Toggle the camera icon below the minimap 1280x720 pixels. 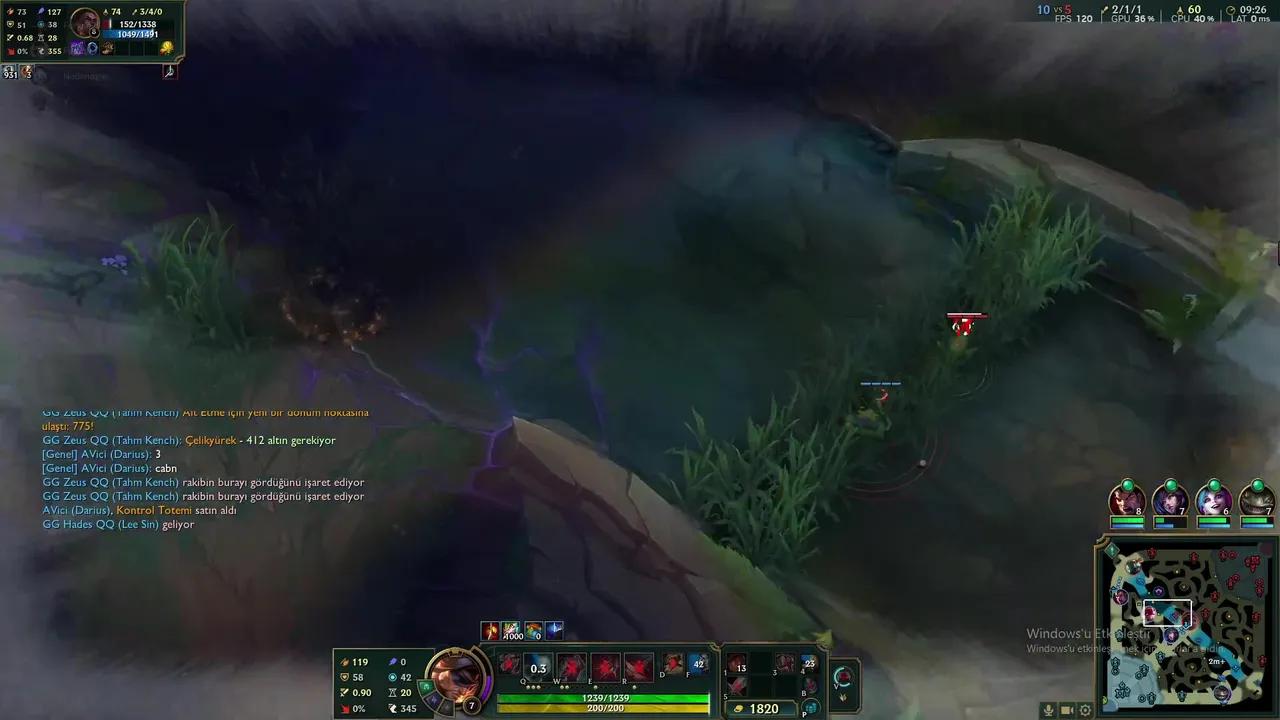pyautogui.click(x=1067, y=710)
